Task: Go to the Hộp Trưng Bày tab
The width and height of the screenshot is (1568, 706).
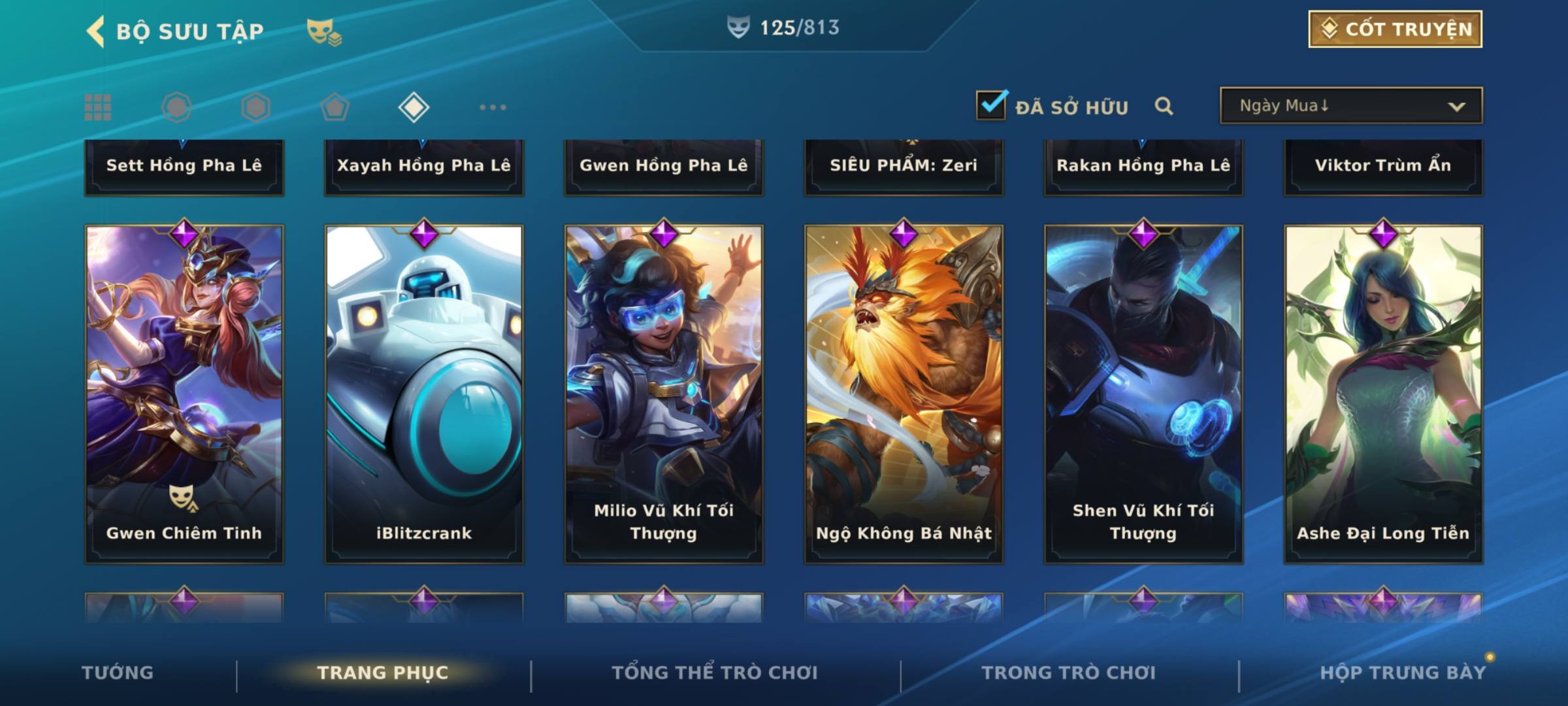Action: [x=1403, y=673]
